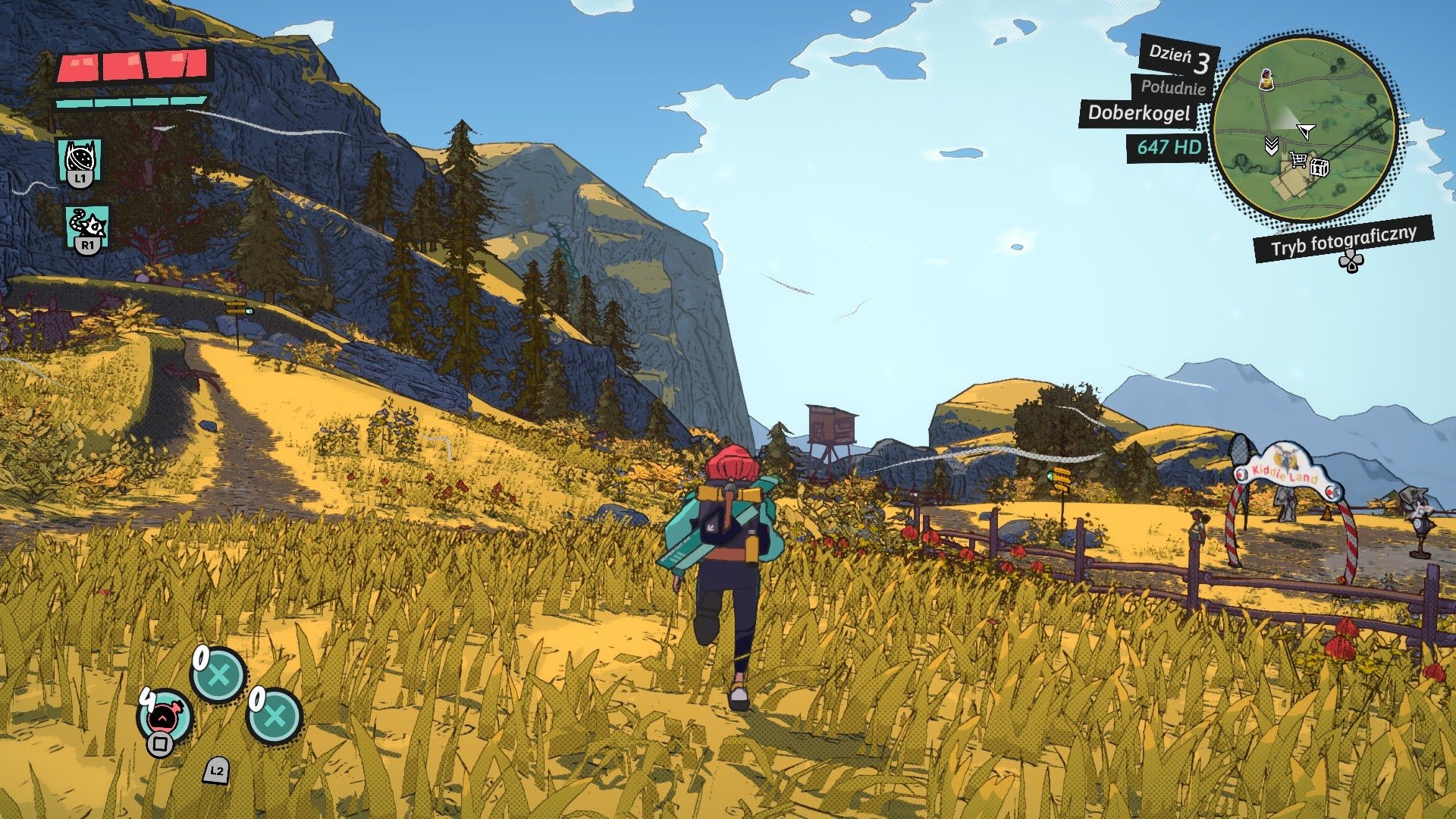Open the circular minimap
The height and width of the screenshot is (819, 1456).
(1304, 127)
